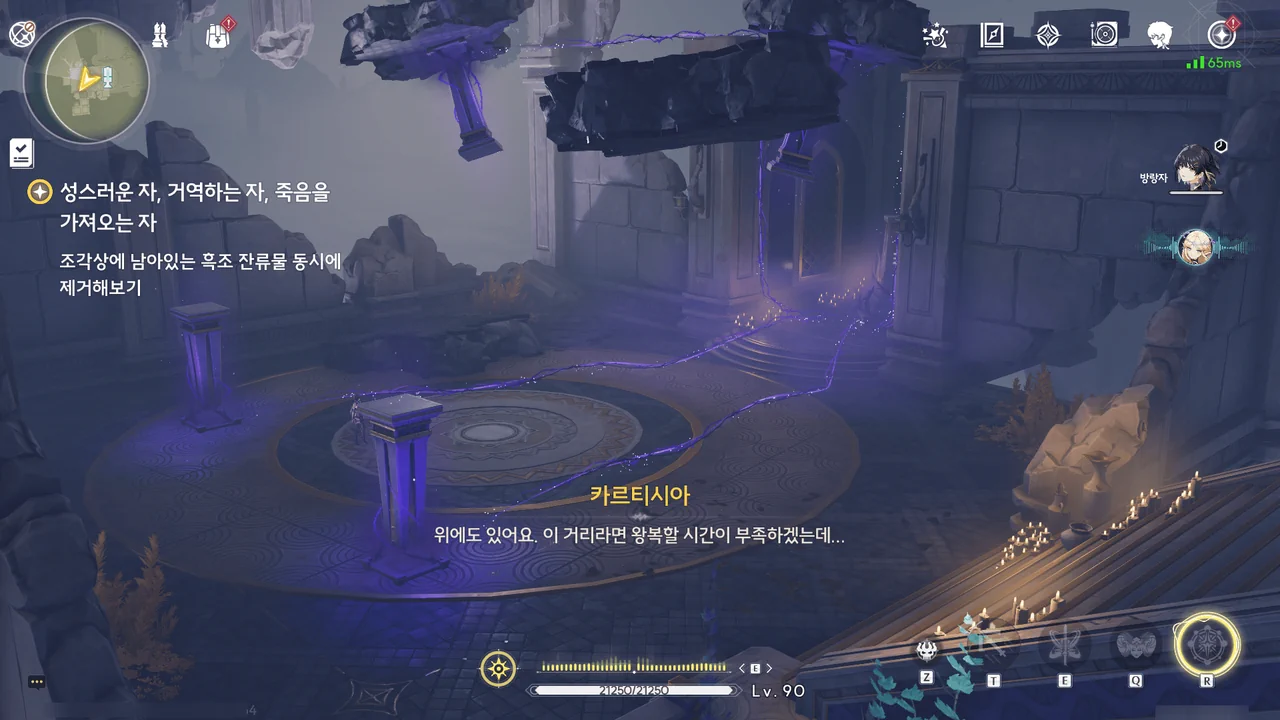Open the party popper events icon
This screenshot has width=1280, height=720.
(936, 36)
